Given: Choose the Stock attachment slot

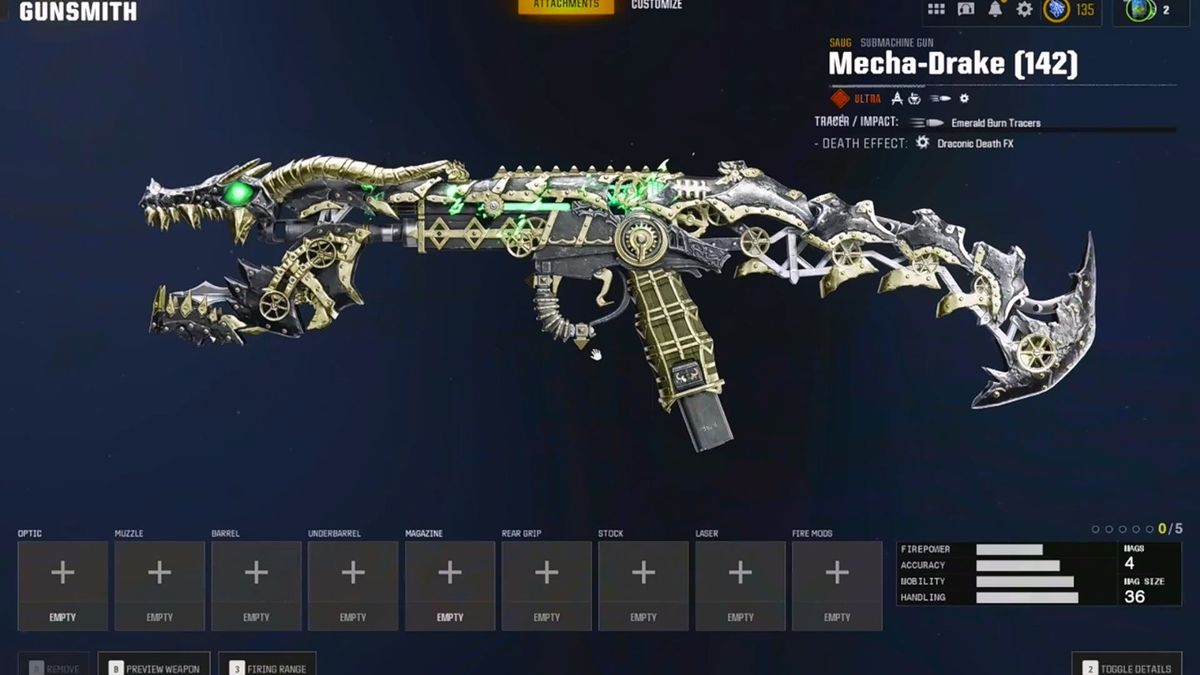Looking at the screenshot, I should coord(643,585).
